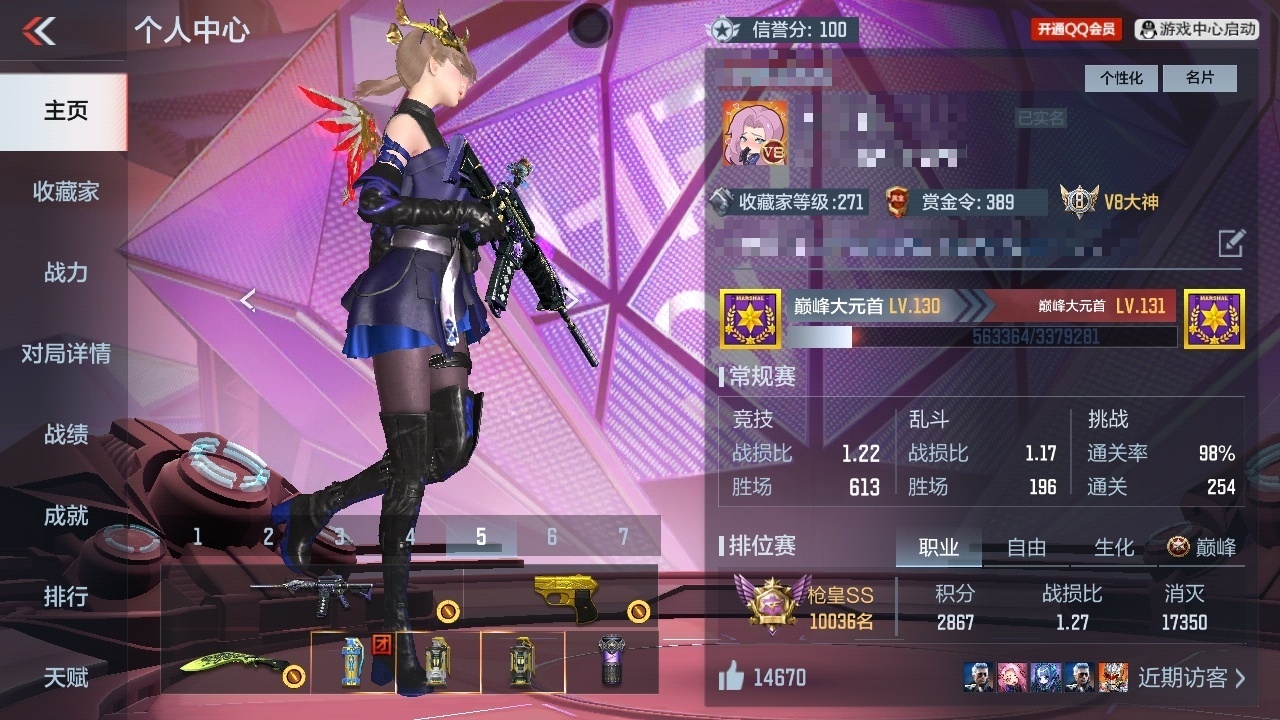Viewport: 1280px width, 720px height.
Task: Show the 巅峰 ranked stats
Action: coord(1202,547)
